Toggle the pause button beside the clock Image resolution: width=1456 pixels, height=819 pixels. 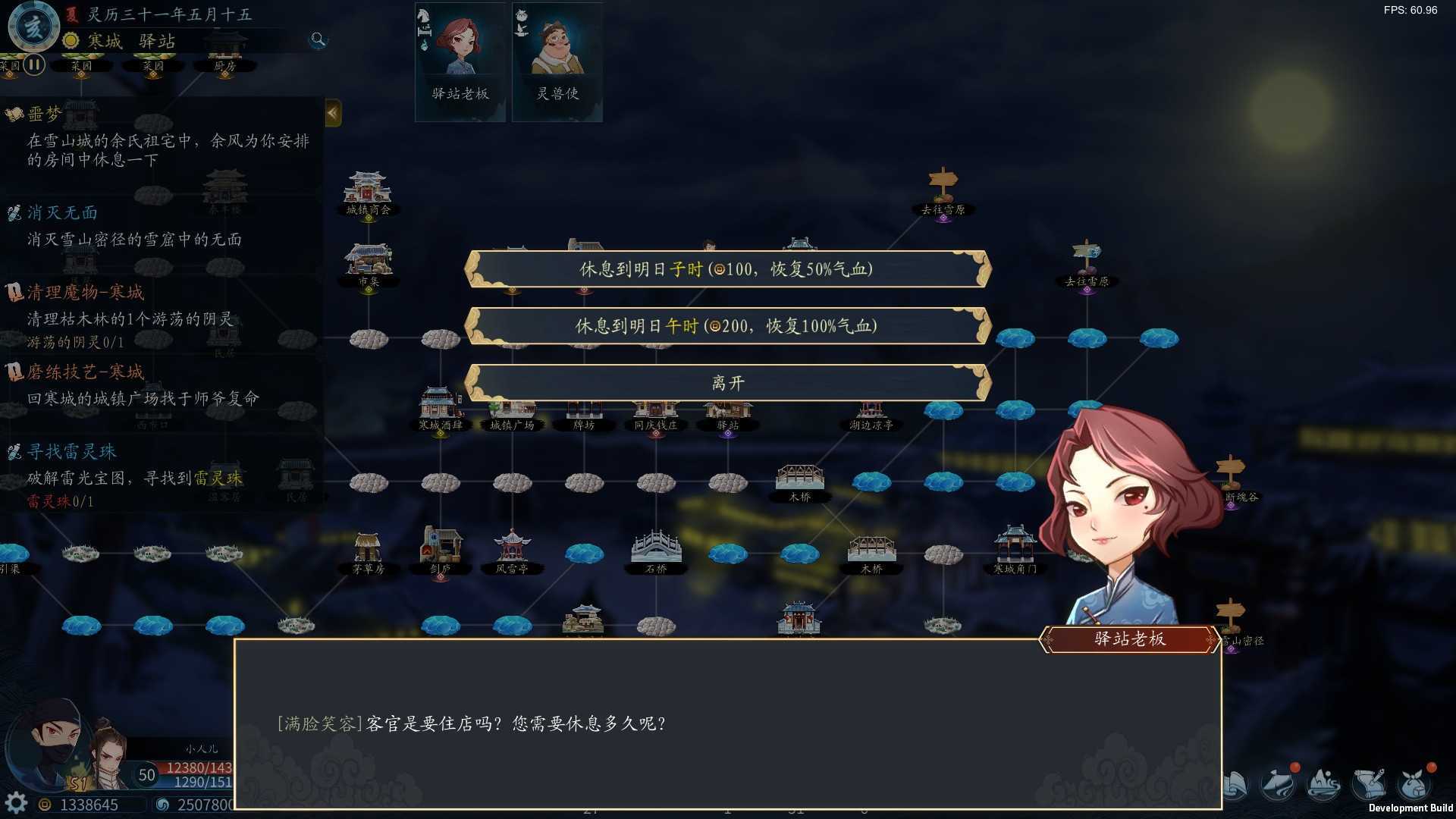[x=33, y=65]
